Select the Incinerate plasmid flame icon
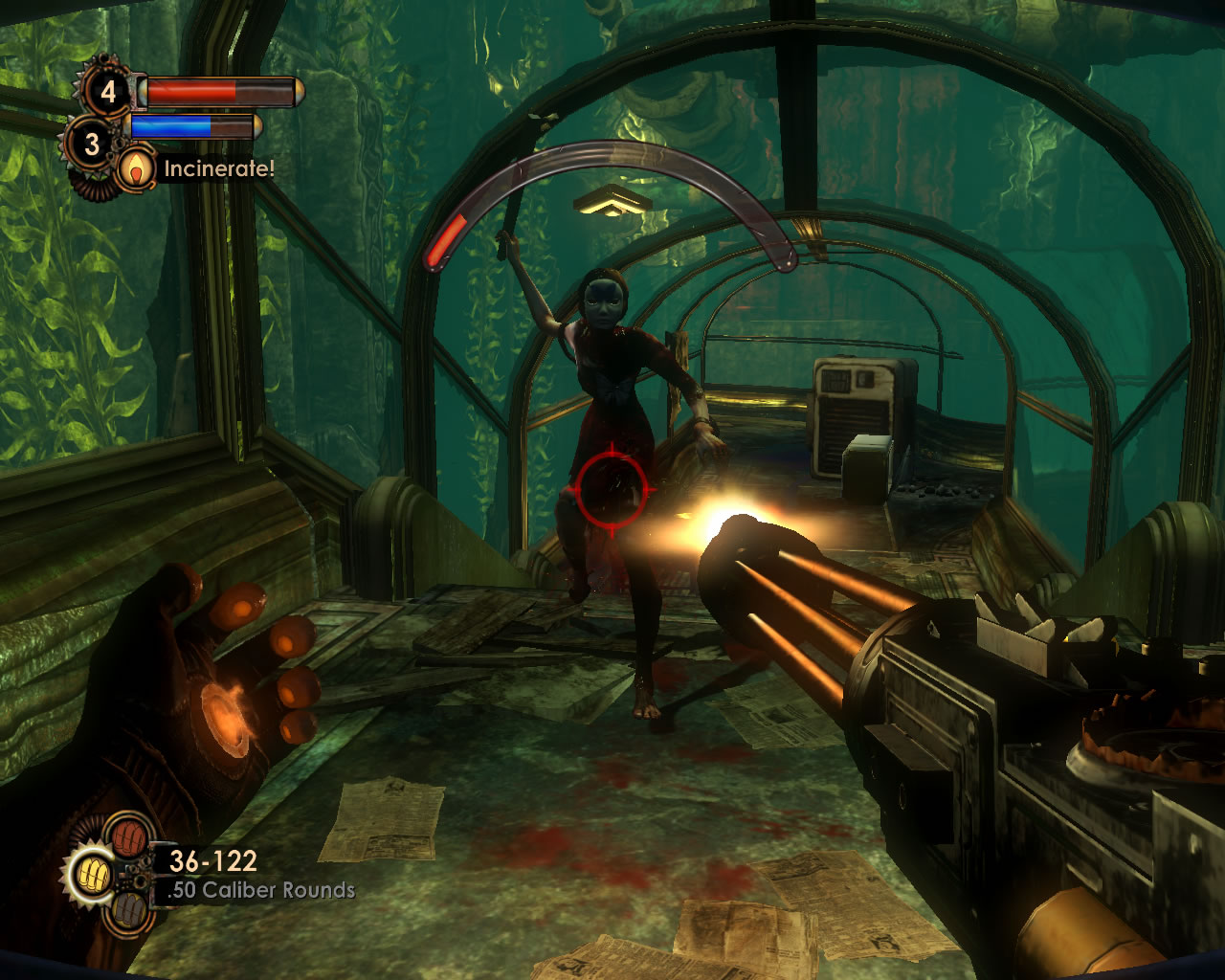 click(x=140, y=169)
